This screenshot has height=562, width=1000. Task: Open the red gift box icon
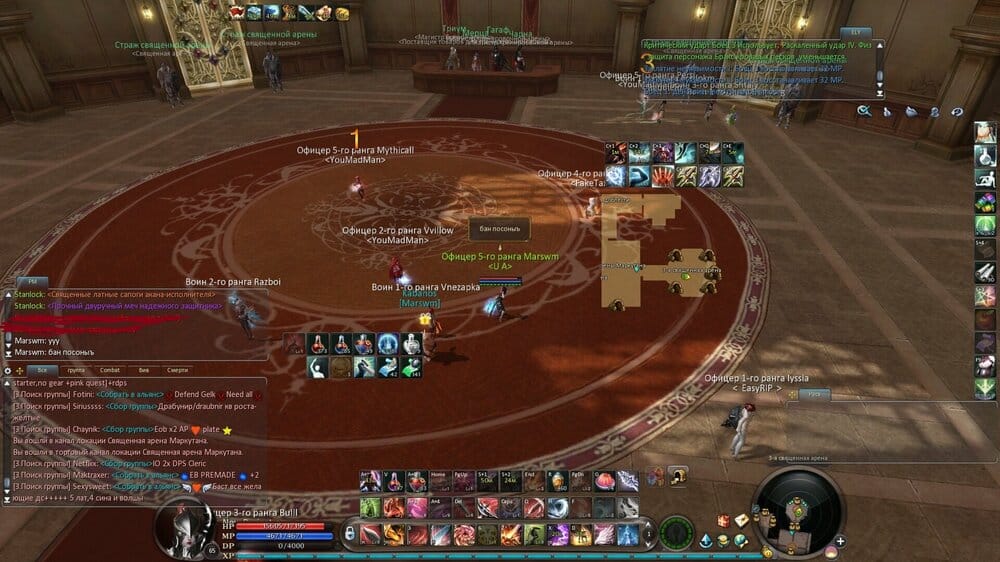pyautogui.click(x=722, y=521)
